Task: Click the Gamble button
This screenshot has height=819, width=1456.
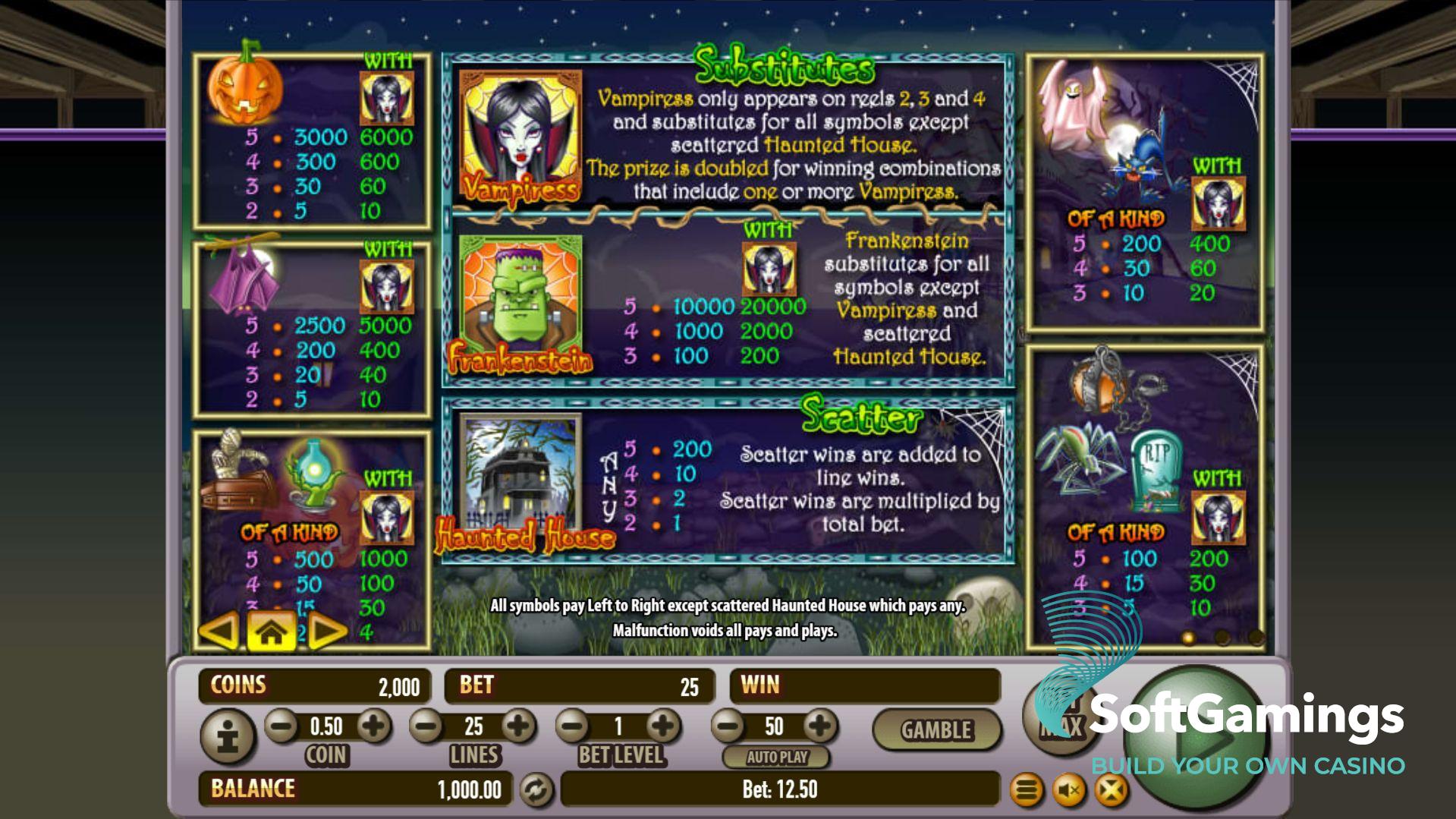Action: coord(936,730)
